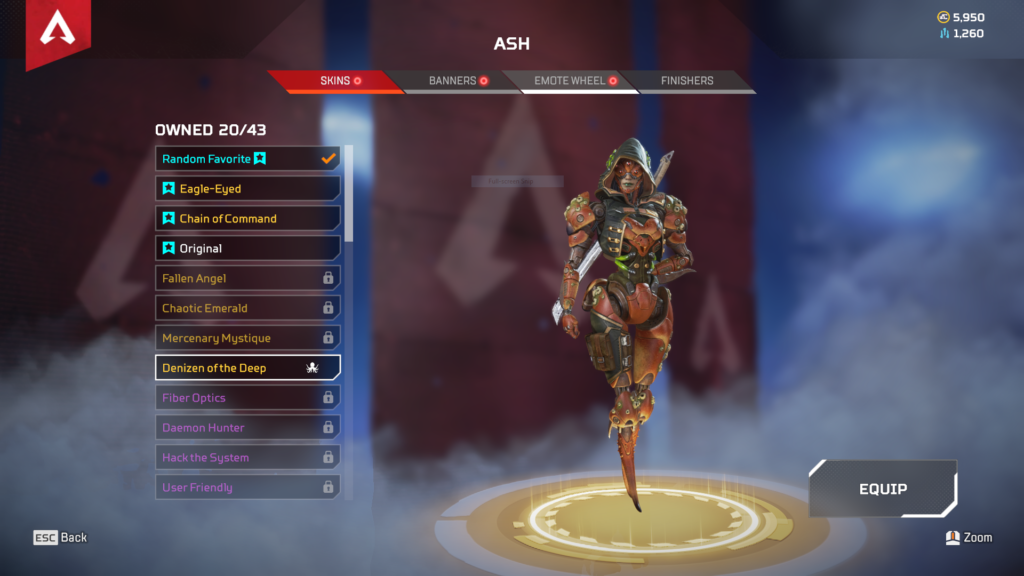Preview the Mercenary Mystique skin

pos(247,338)
